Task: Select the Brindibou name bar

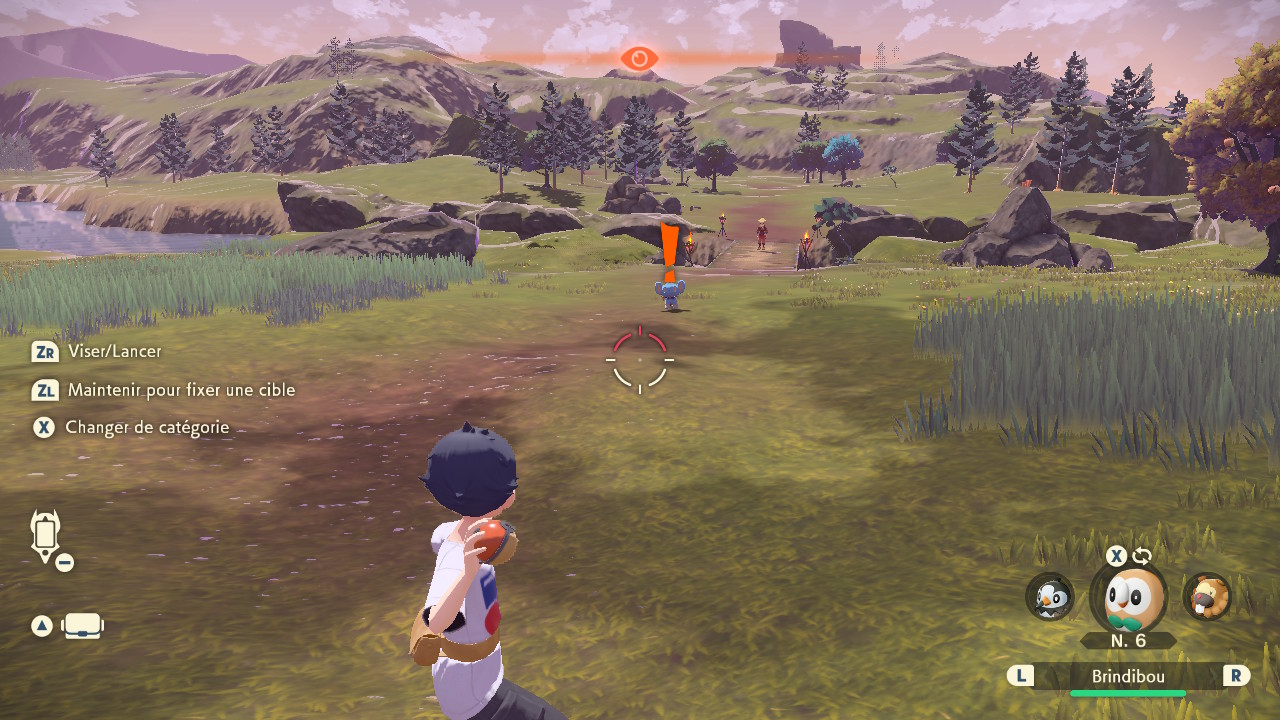Action: coord(1127,676)
